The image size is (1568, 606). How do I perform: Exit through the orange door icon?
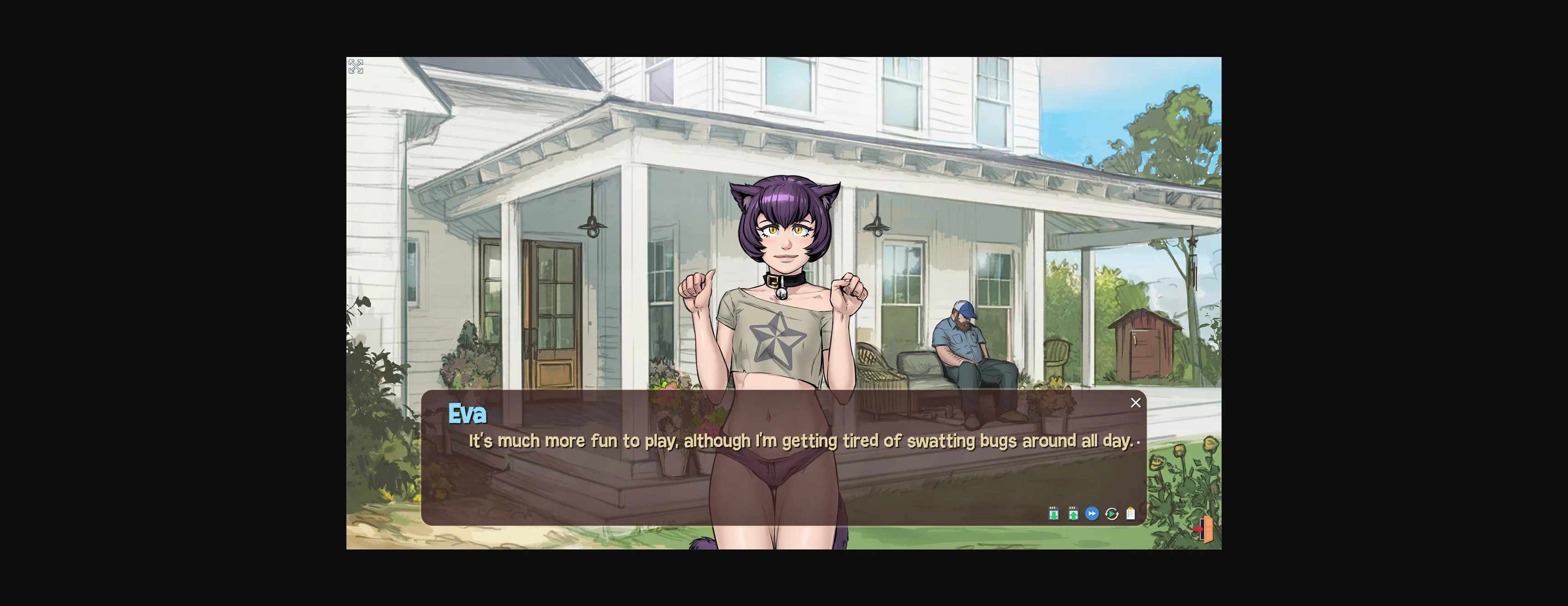point(1204,529)
